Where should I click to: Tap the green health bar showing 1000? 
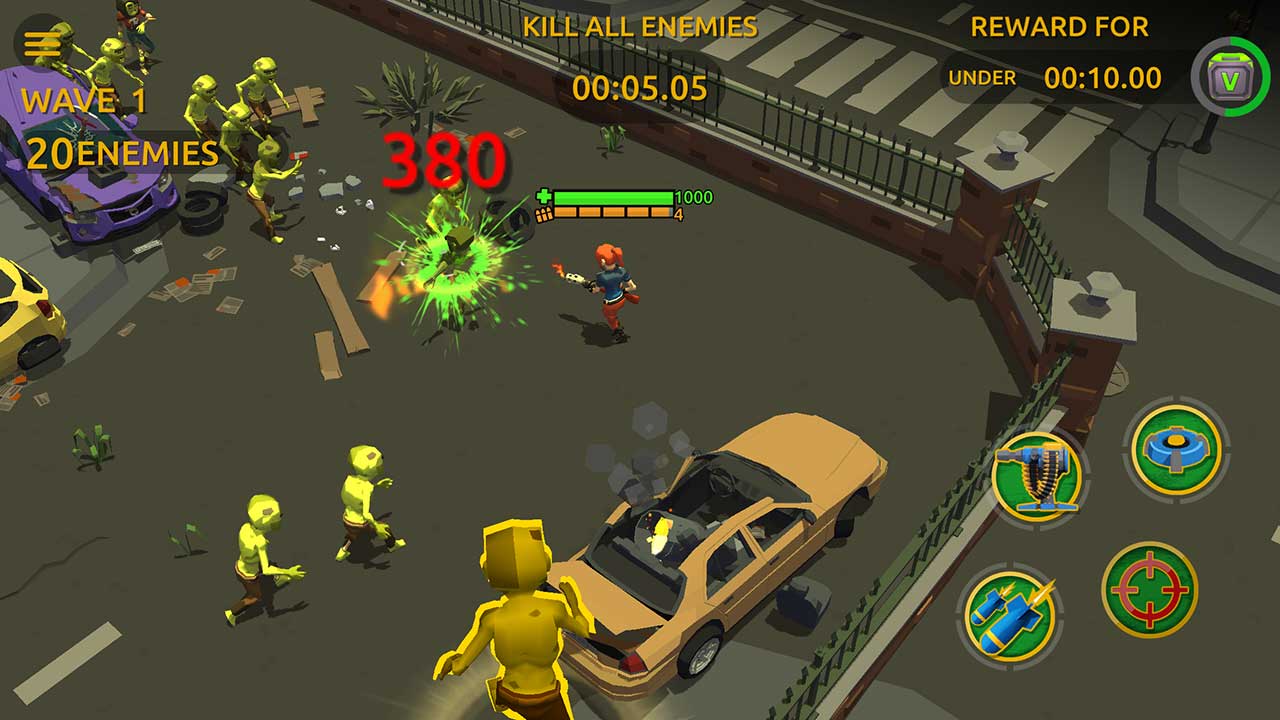coord(615,196)
